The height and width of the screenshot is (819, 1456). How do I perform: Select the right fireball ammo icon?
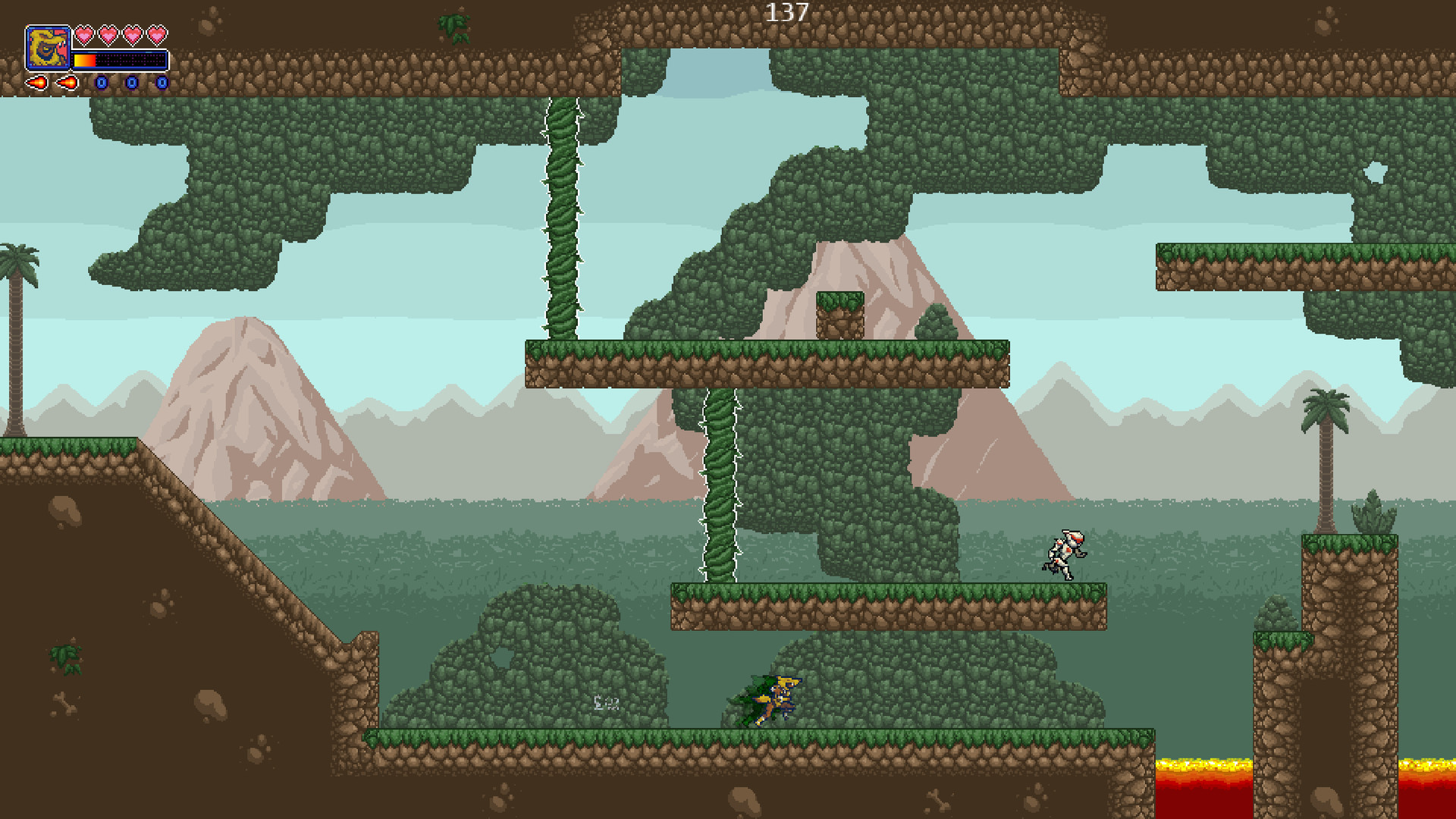pos(66,83)
